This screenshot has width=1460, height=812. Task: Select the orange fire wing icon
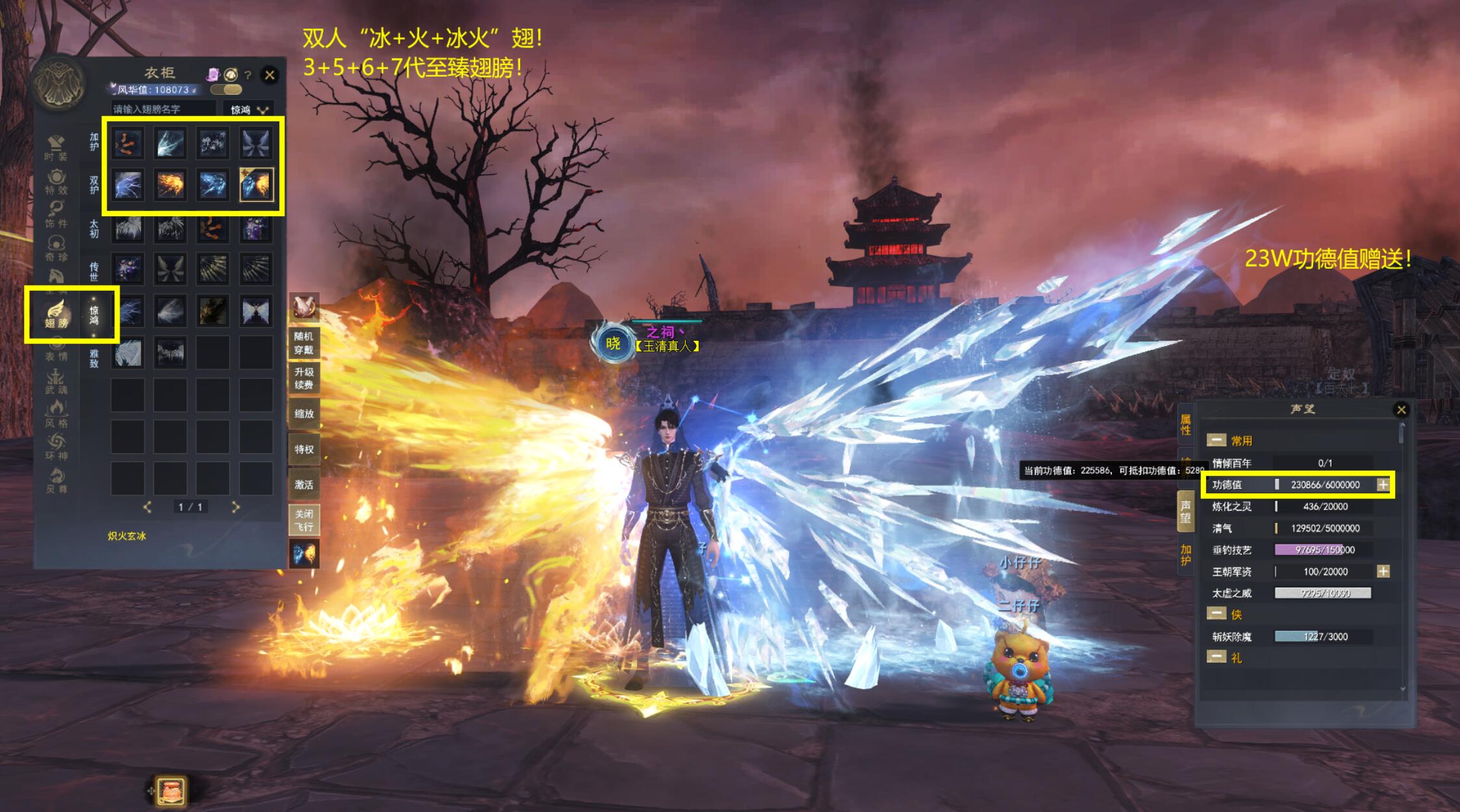(171, 185)
